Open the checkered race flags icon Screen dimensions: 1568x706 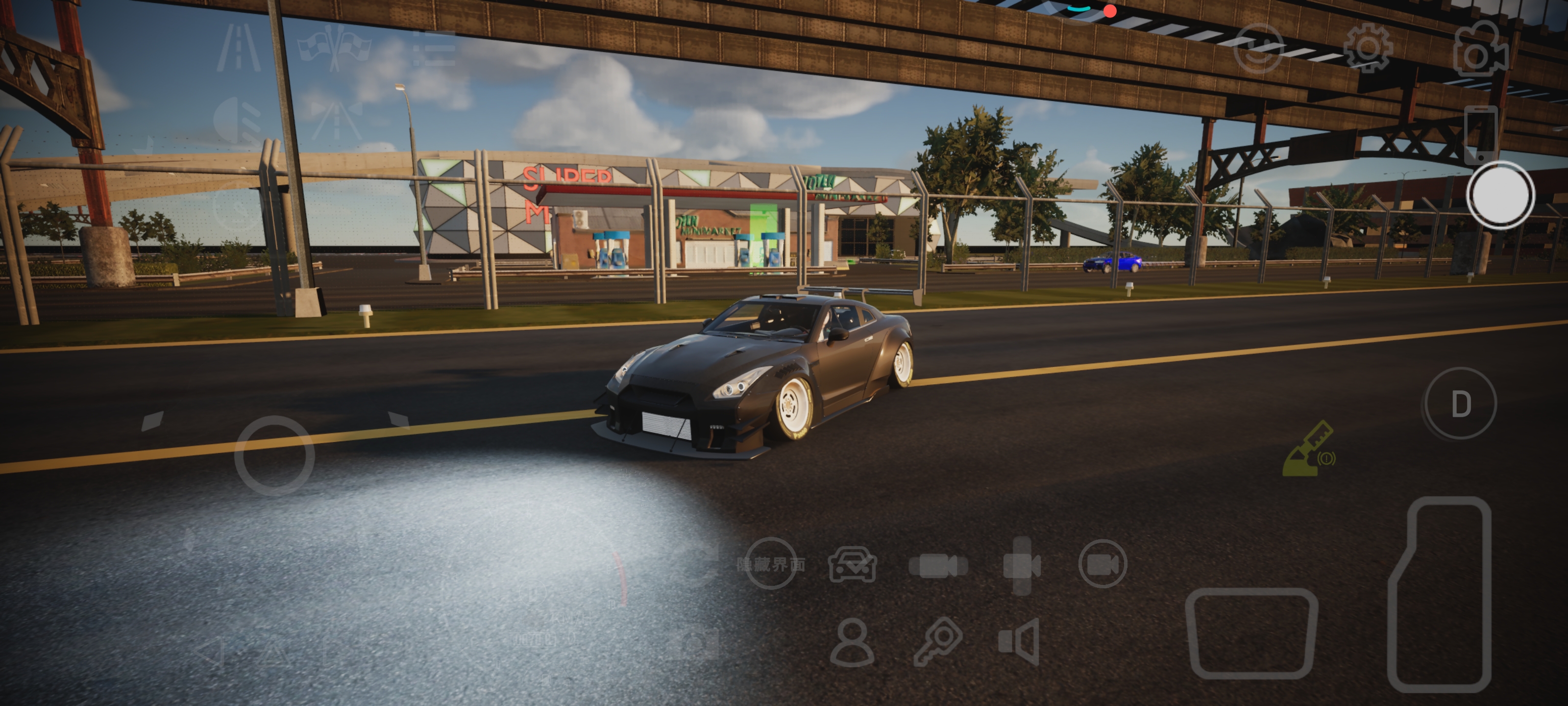[334, 48]
